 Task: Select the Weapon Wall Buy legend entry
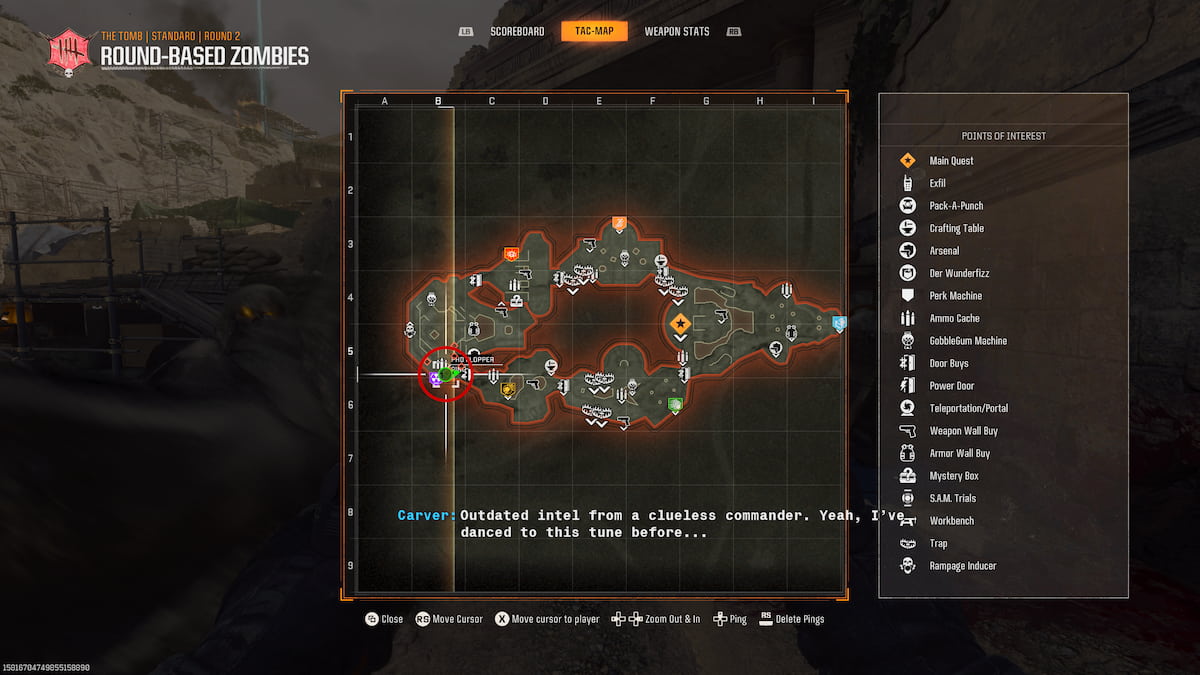[x=963, y=431]
